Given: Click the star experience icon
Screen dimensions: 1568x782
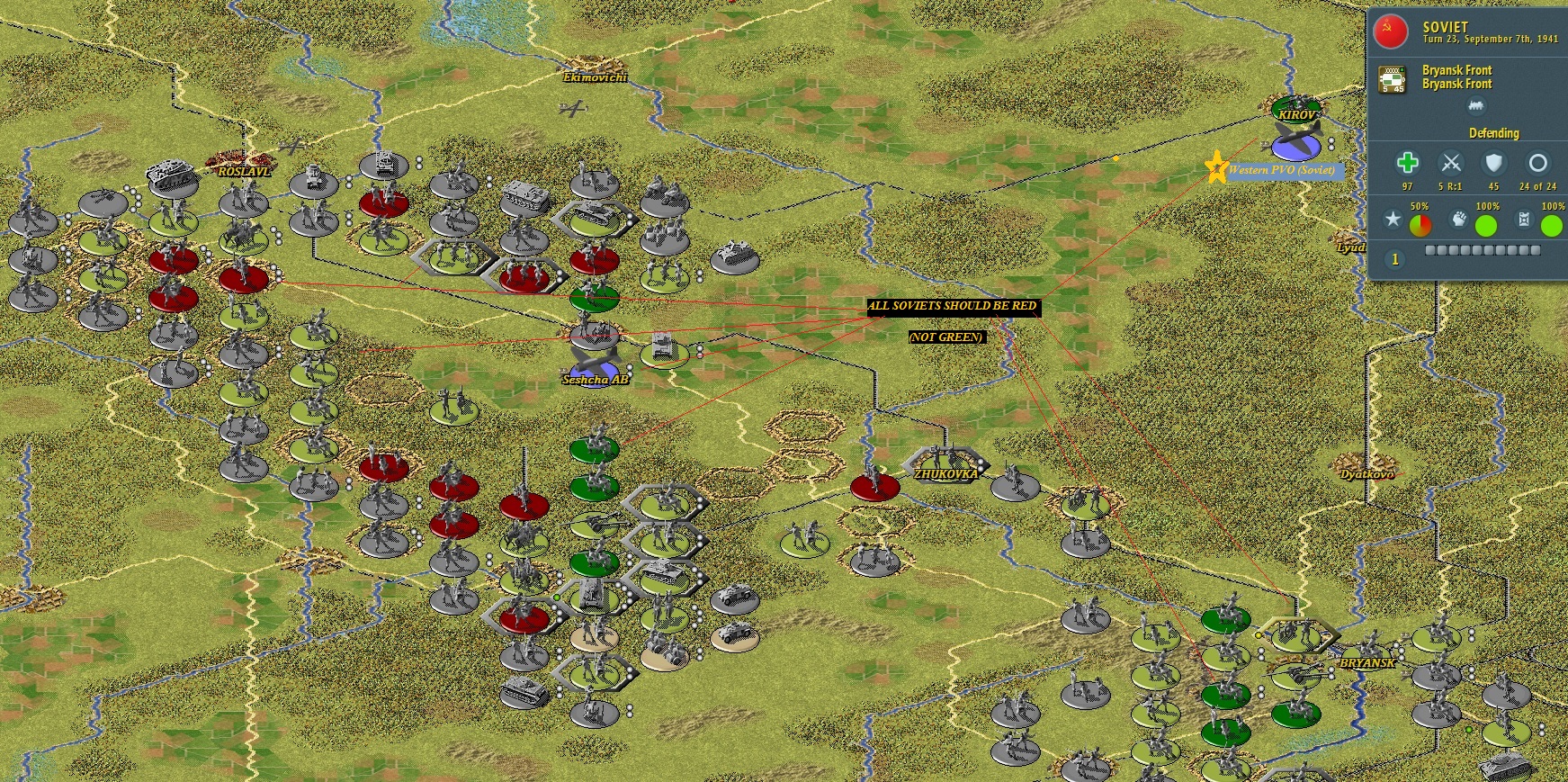Looking at the screenshot, I should 1393,218.
